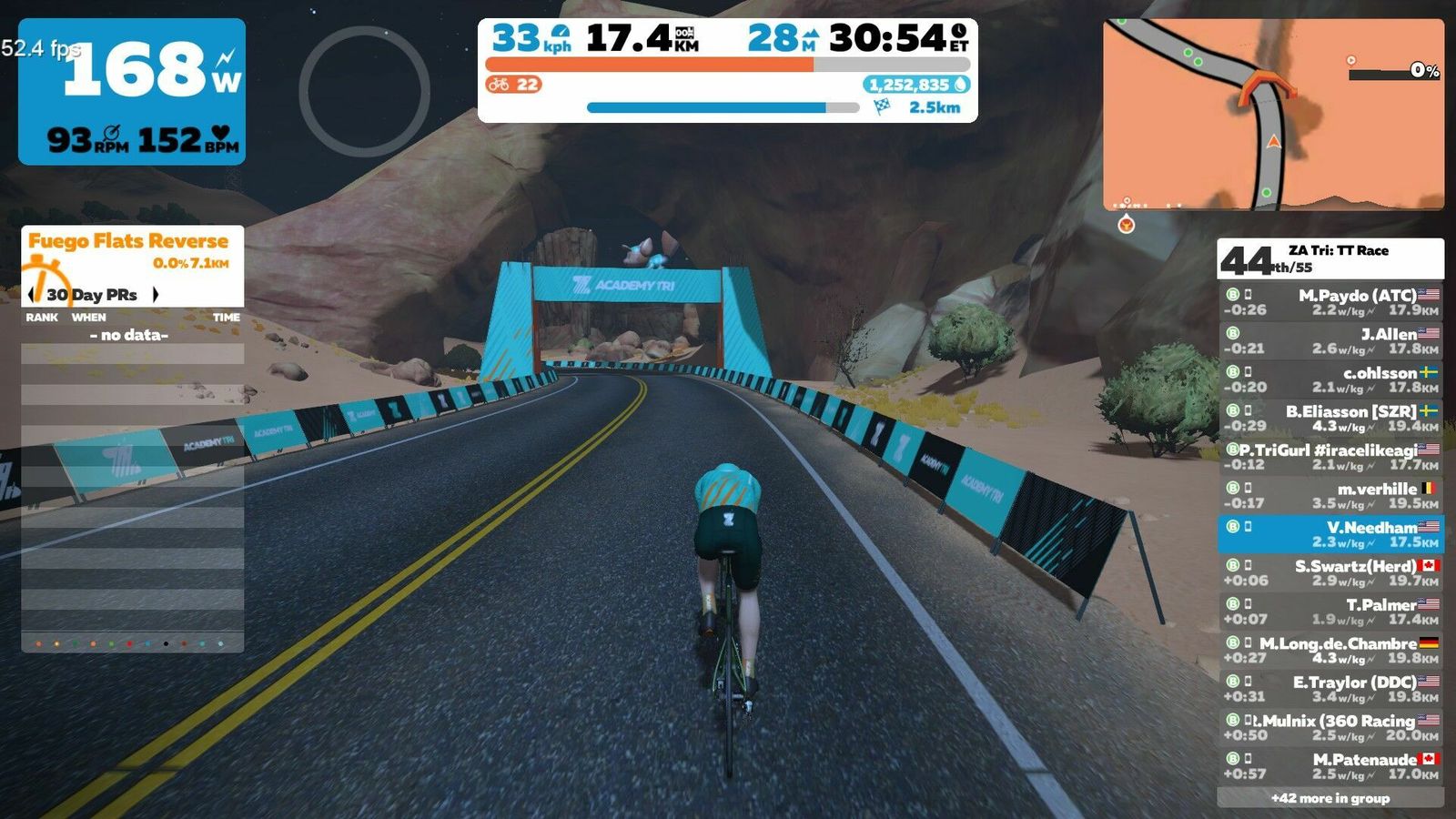Open the Fuego Flats Reverse segment panel
This screenshot has width=1456, height=819.
point(132,251)
